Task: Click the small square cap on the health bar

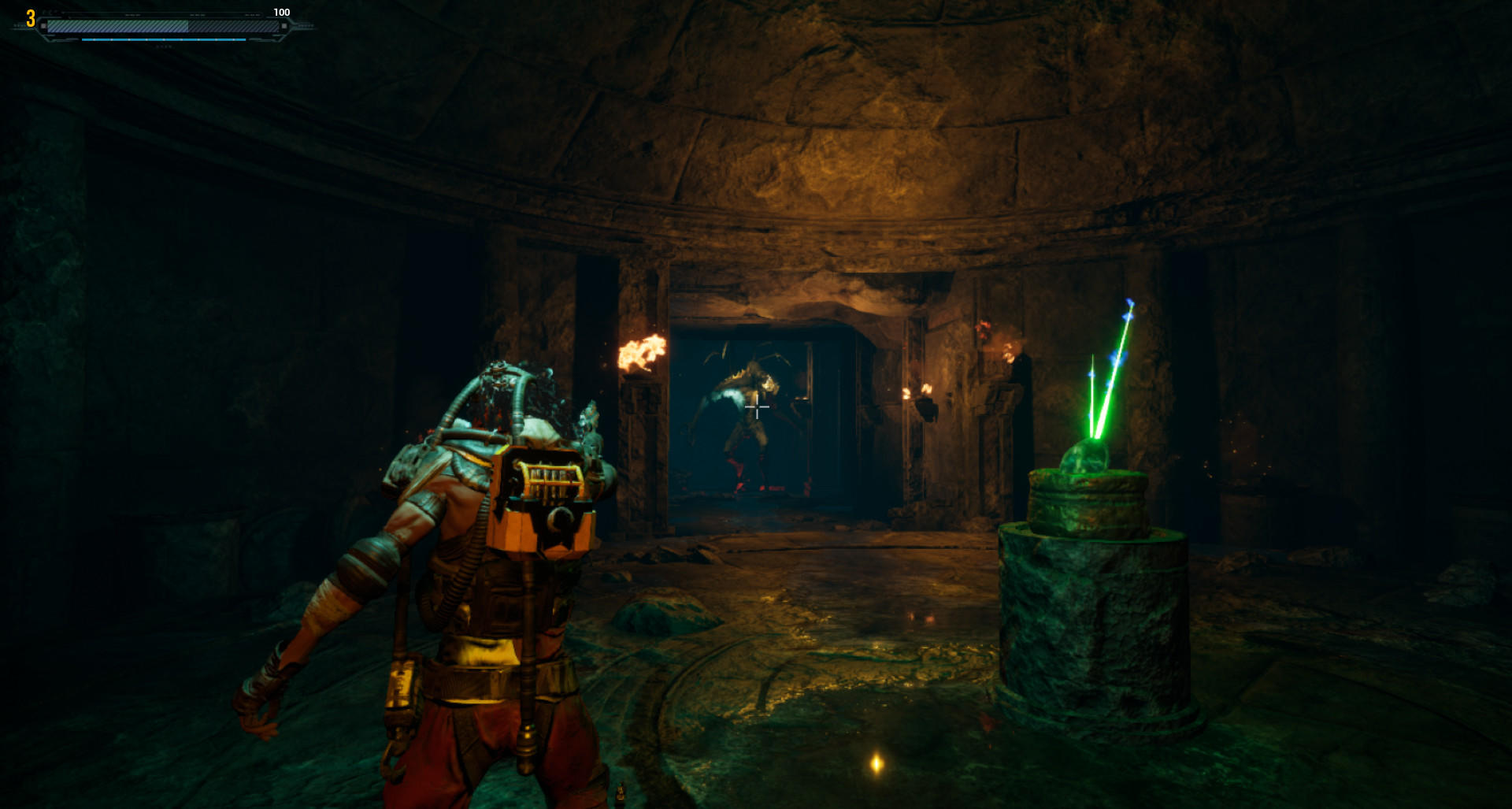Action: [x=43, y=25]
